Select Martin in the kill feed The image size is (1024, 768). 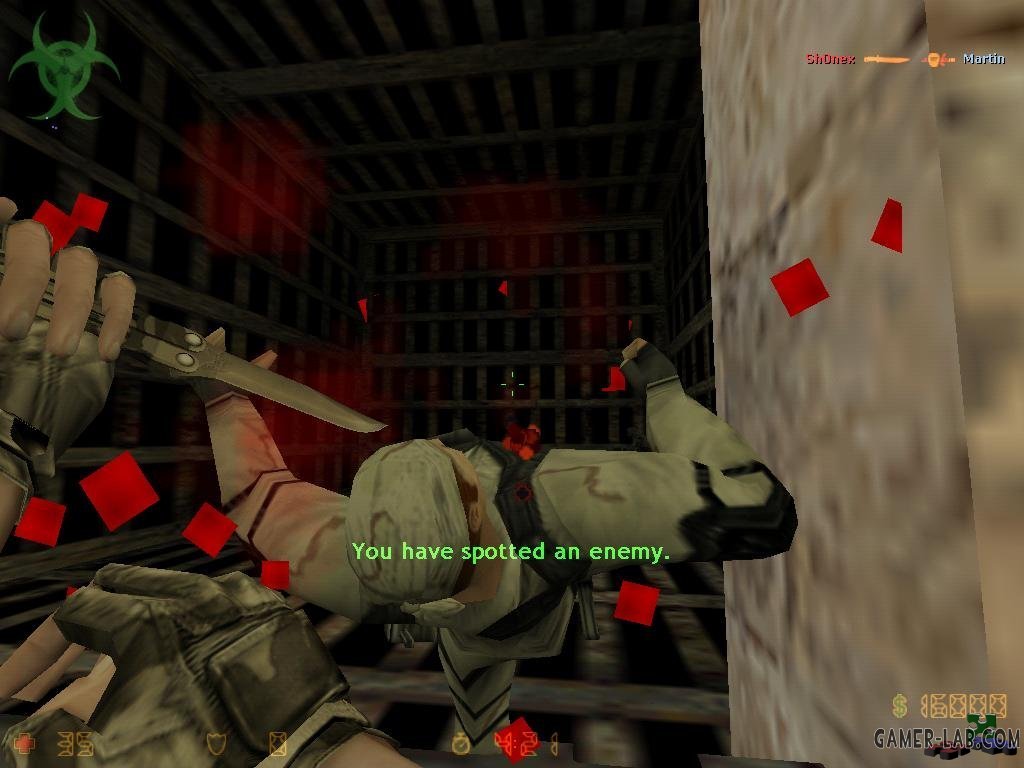[983, 59]
